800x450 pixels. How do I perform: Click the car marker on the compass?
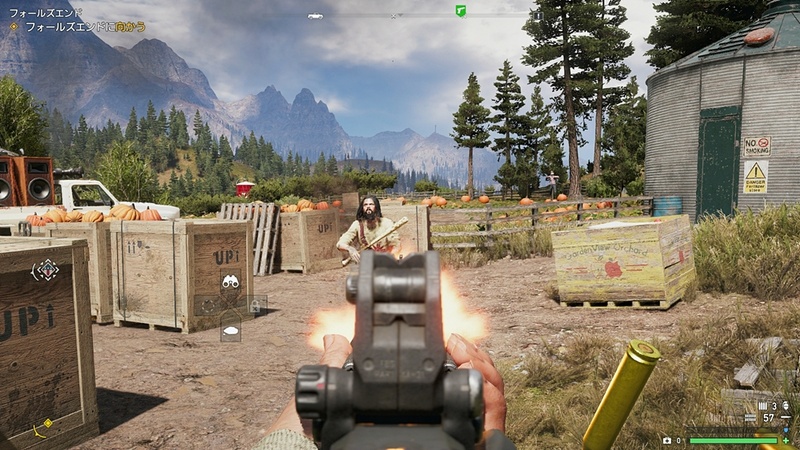[x=315, y=16]
